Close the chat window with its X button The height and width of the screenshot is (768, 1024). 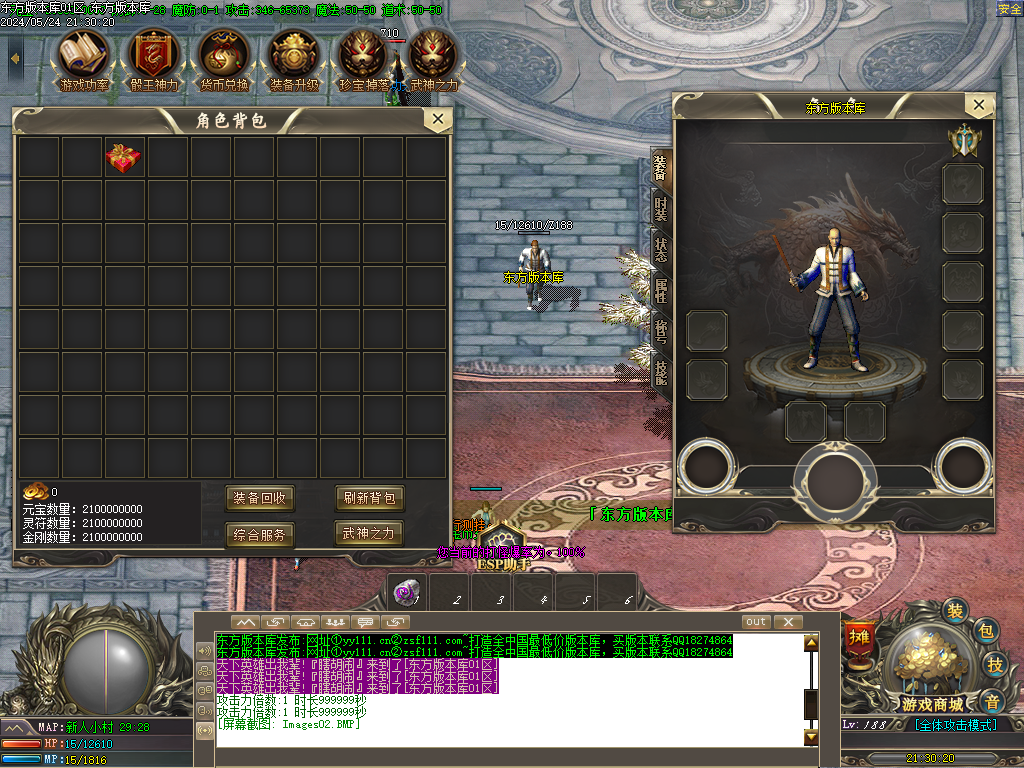788,622
